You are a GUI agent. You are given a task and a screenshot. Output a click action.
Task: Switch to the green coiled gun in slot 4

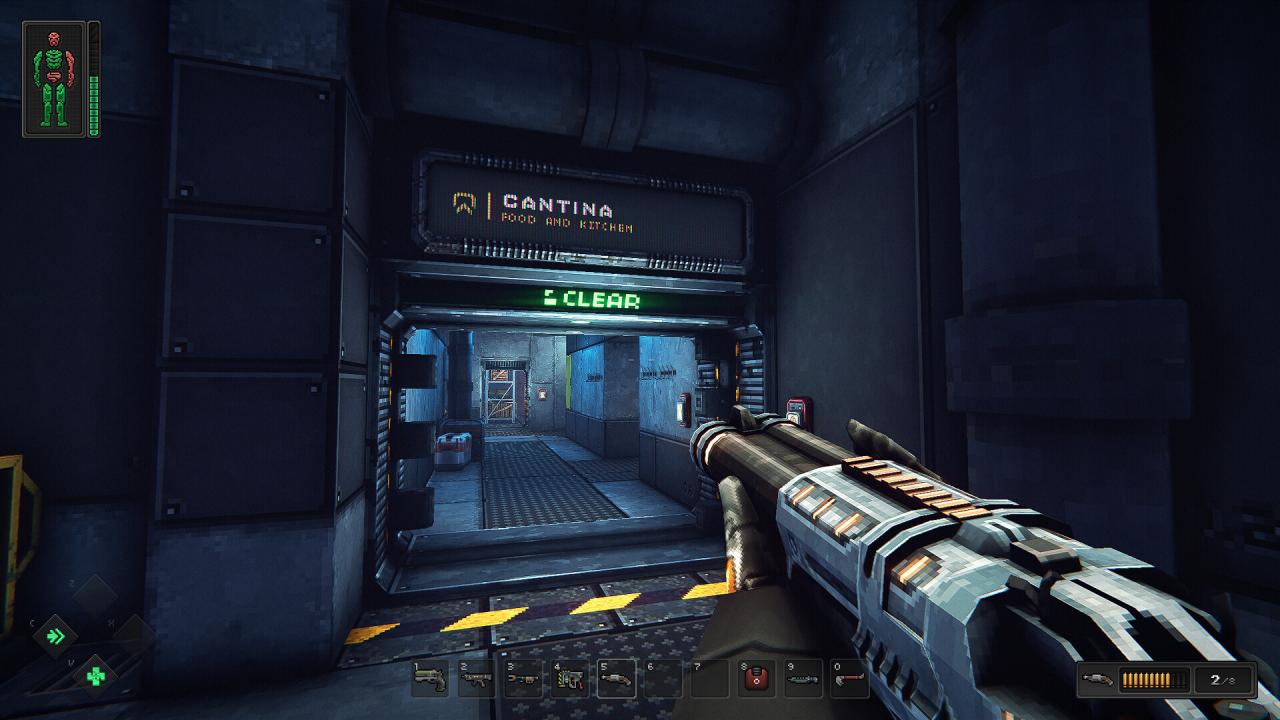tap(570, 679)
